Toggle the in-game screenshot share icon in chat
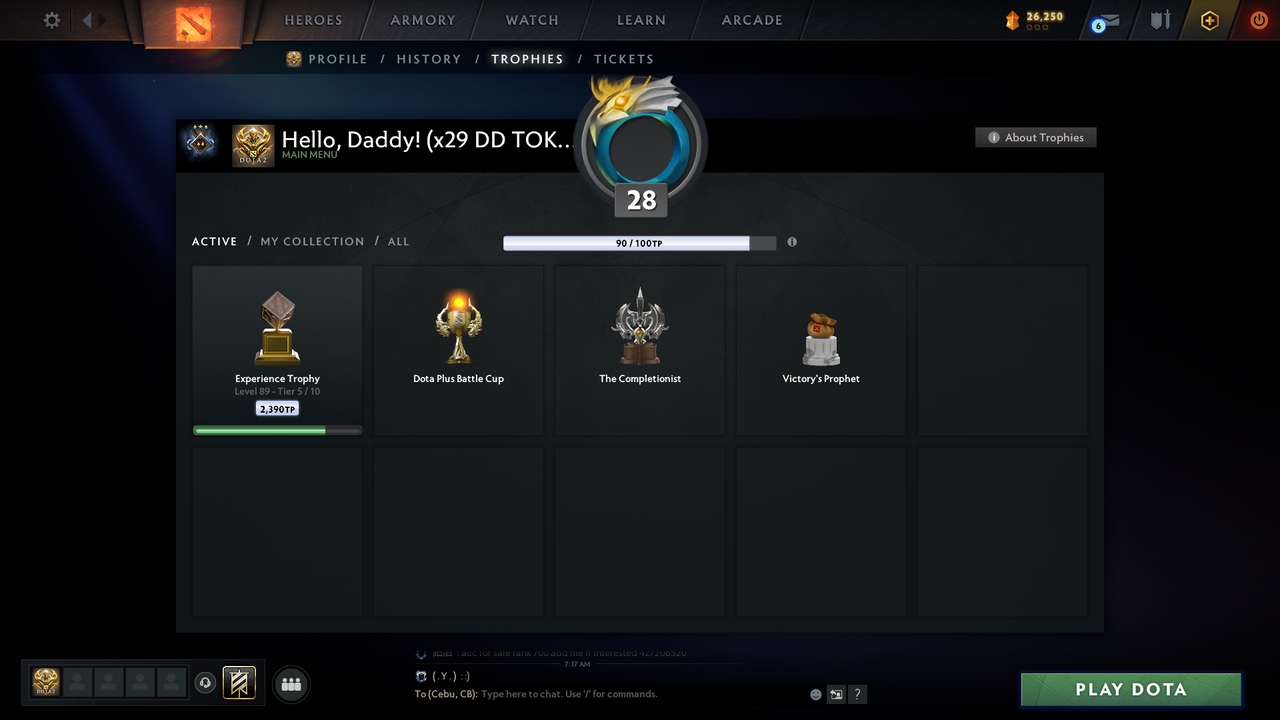Image resolution: width=1280 pixels, height=720 pixels. 836,693
